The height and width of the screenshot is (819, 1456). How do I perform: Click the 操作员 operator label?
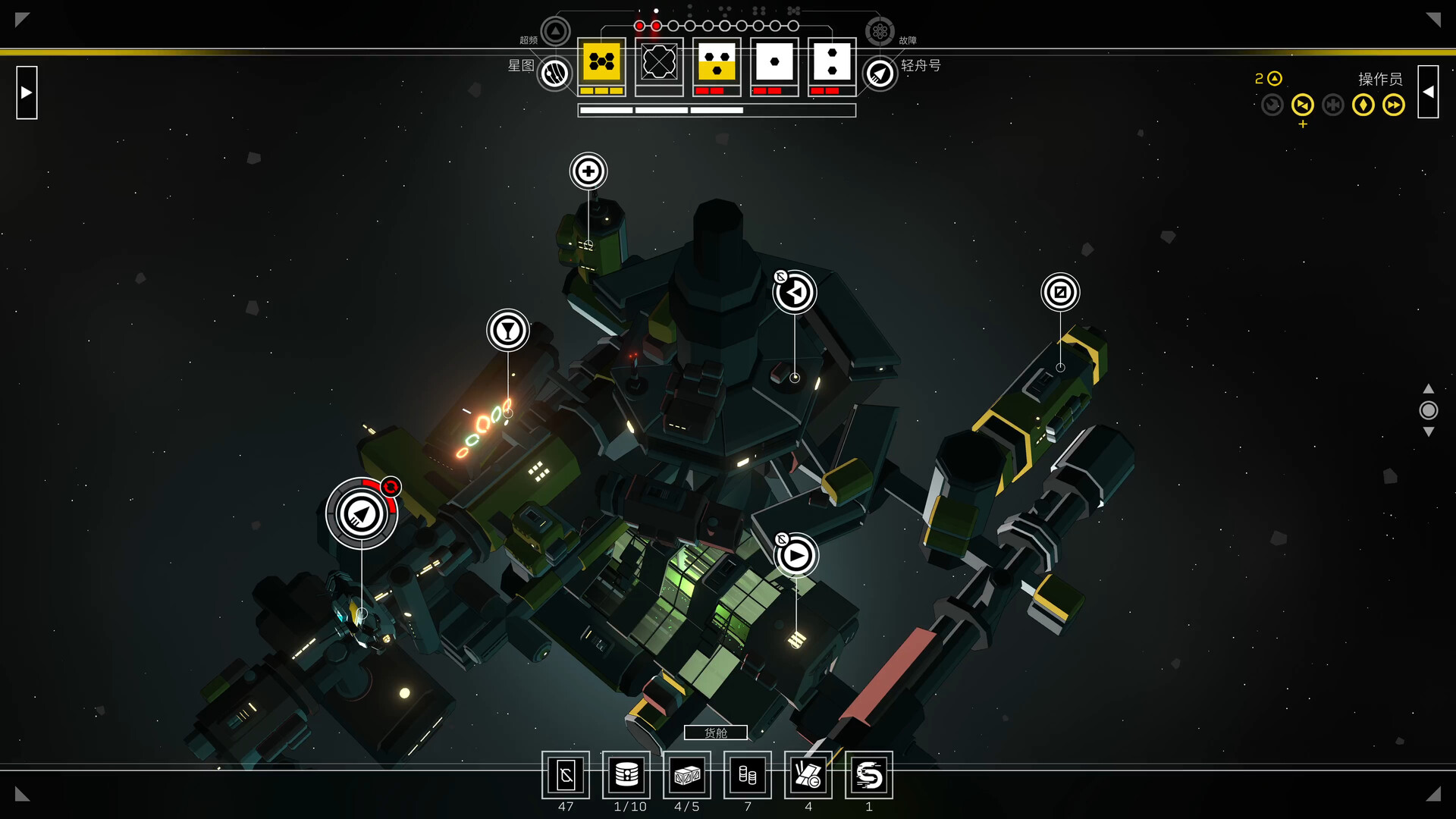tap(1380, 78)
